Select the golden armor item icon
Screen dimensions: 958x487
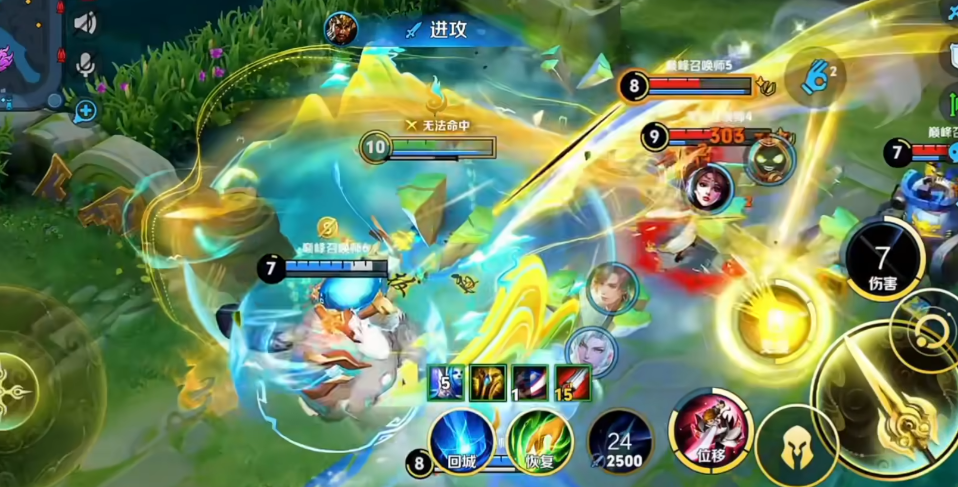pos(487,382)
